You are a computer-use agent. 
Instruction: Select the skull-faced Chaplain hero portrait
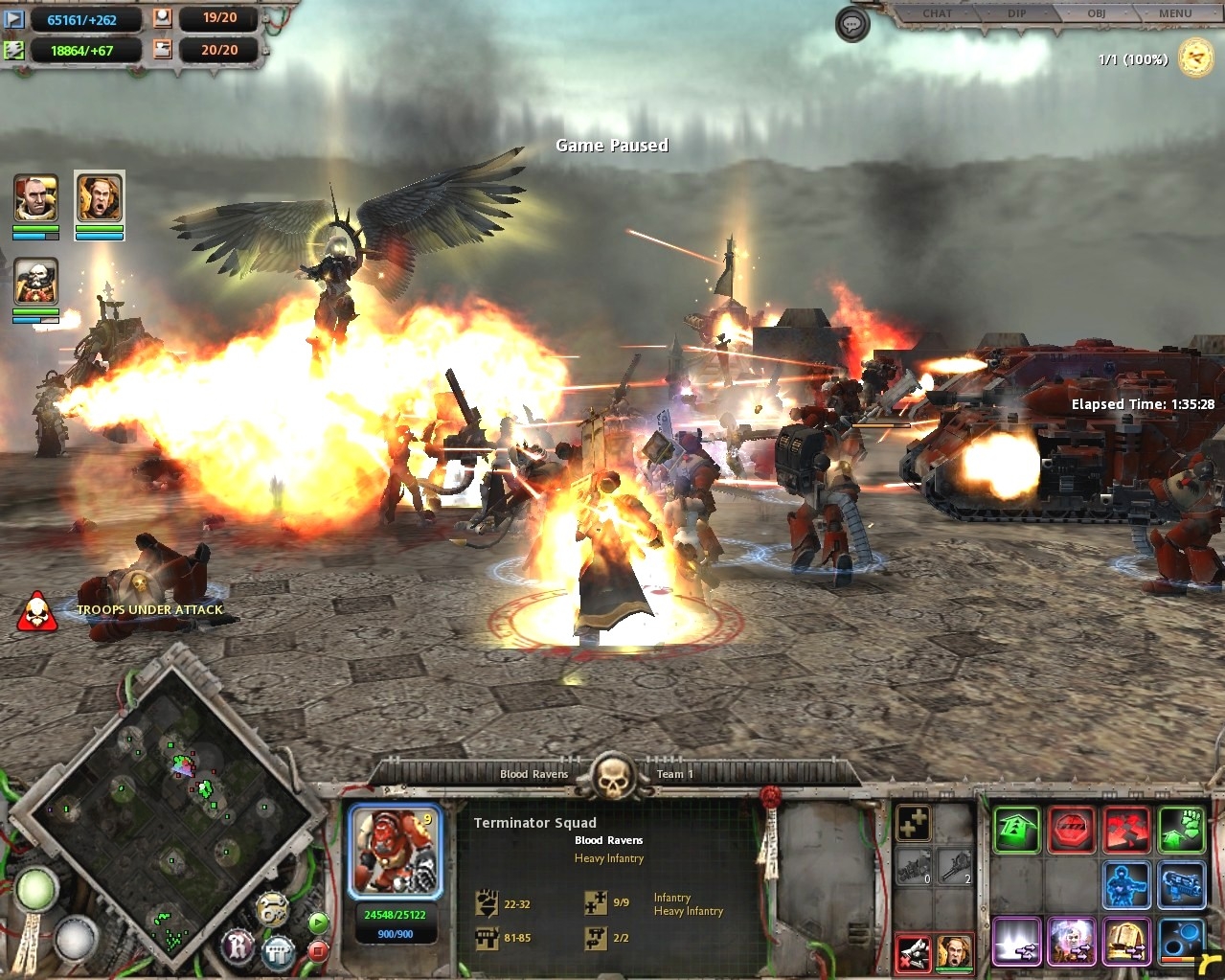pos(36,283)
